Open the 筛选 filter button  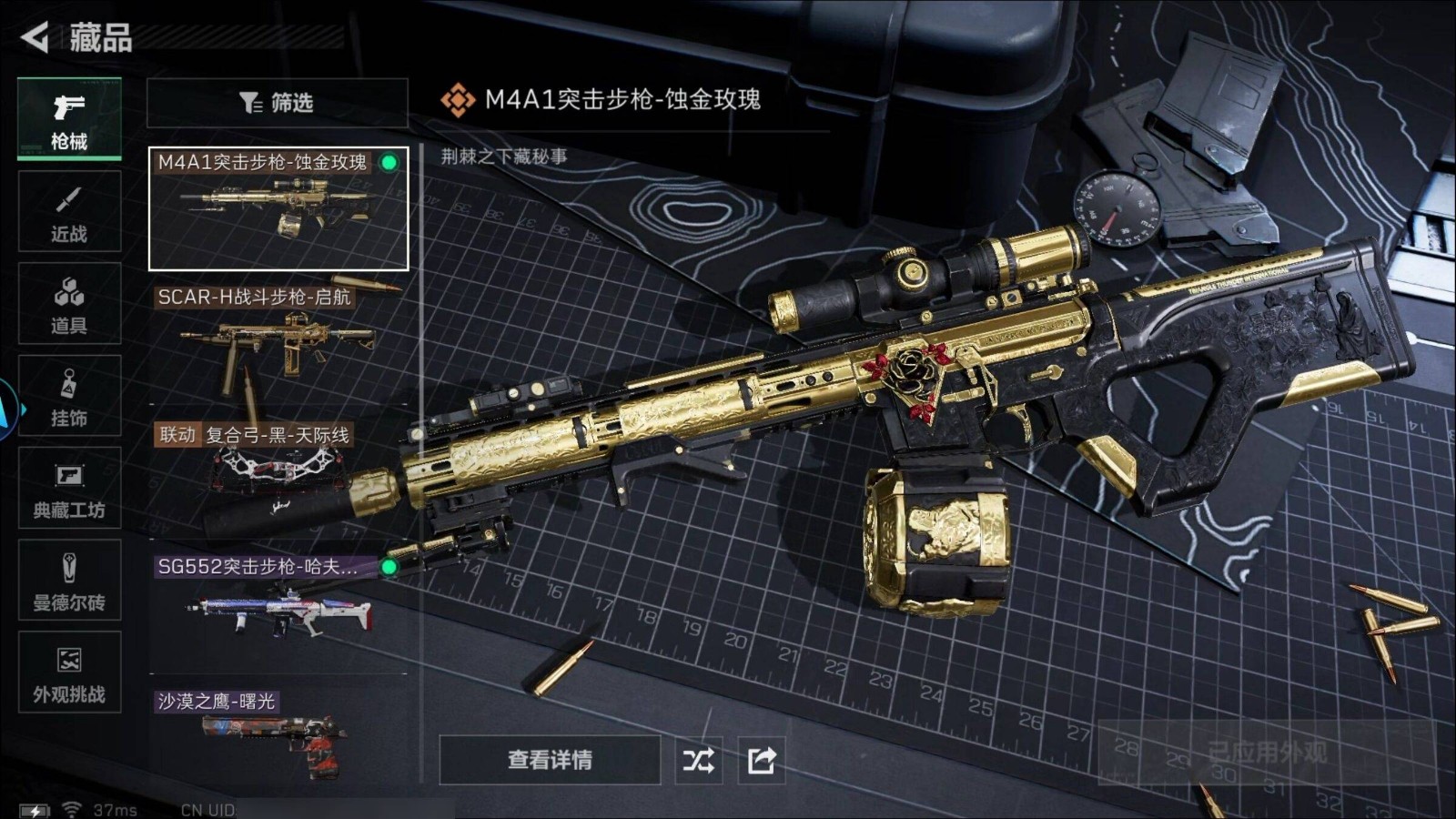(x=277, y=103)
